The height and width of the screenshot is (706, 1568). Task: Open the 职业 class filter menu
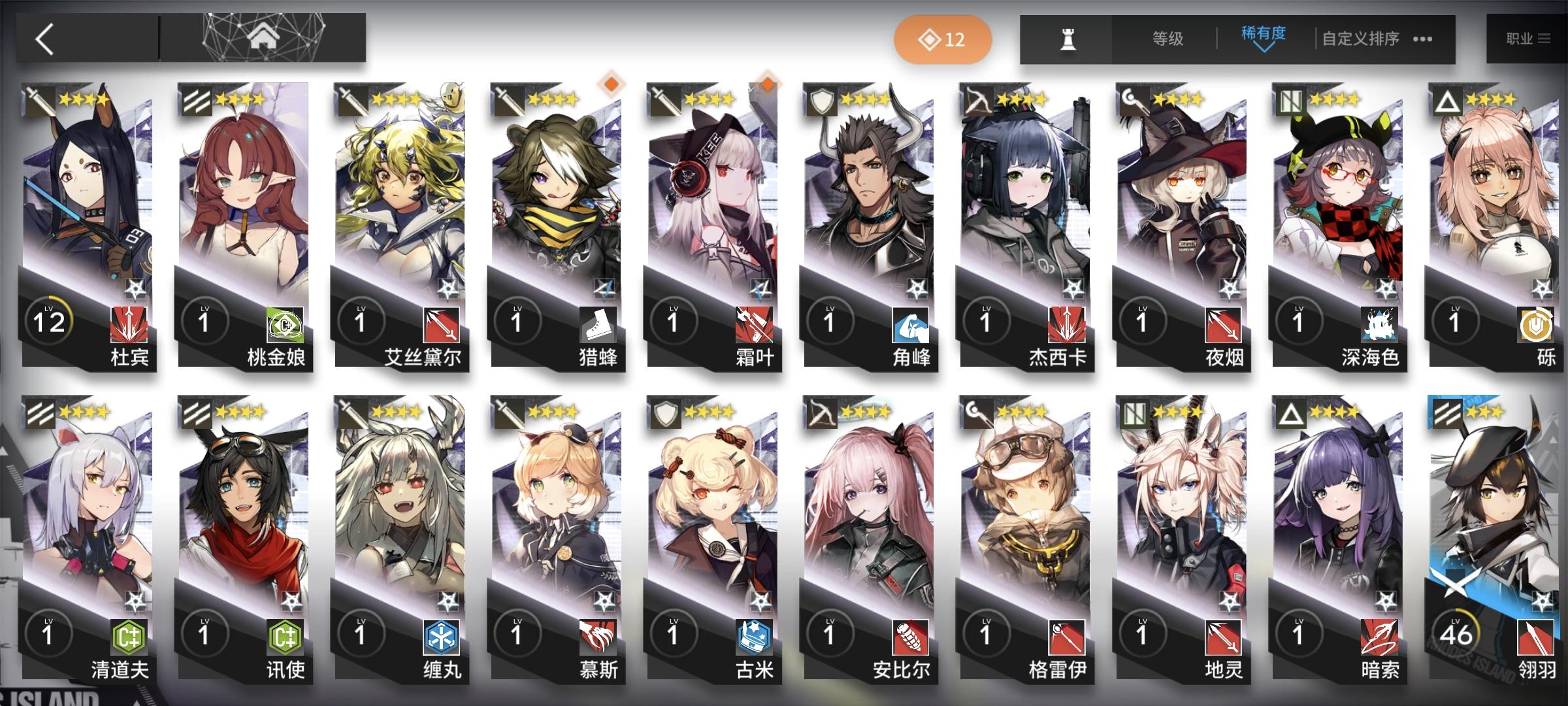click(x=1527, y=39)
